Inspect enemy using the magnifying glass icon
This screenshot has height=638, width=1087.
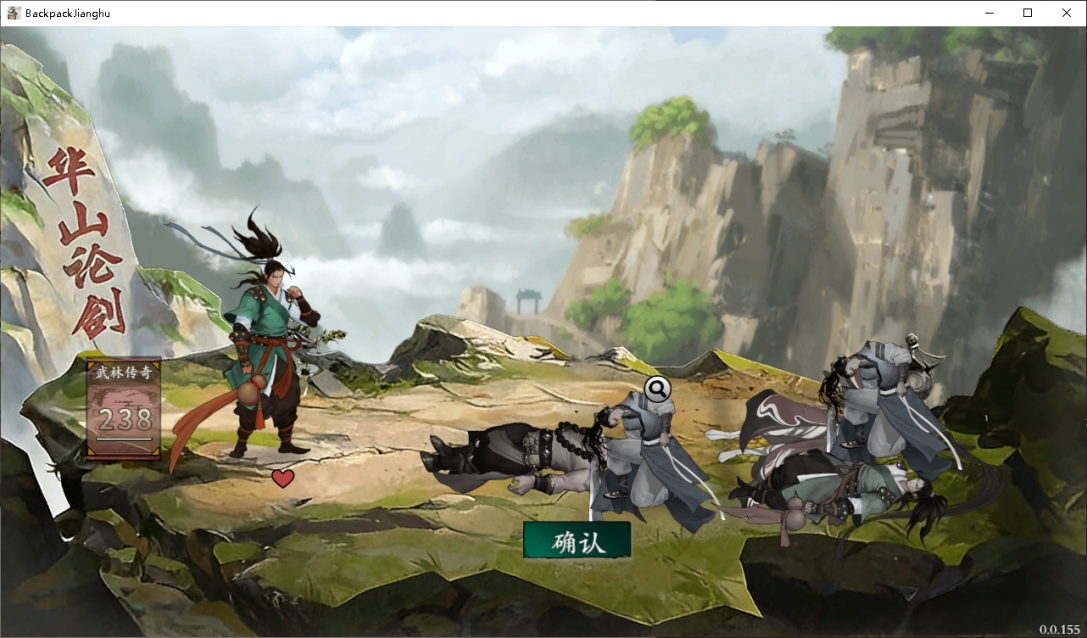[x=657, y=387]
